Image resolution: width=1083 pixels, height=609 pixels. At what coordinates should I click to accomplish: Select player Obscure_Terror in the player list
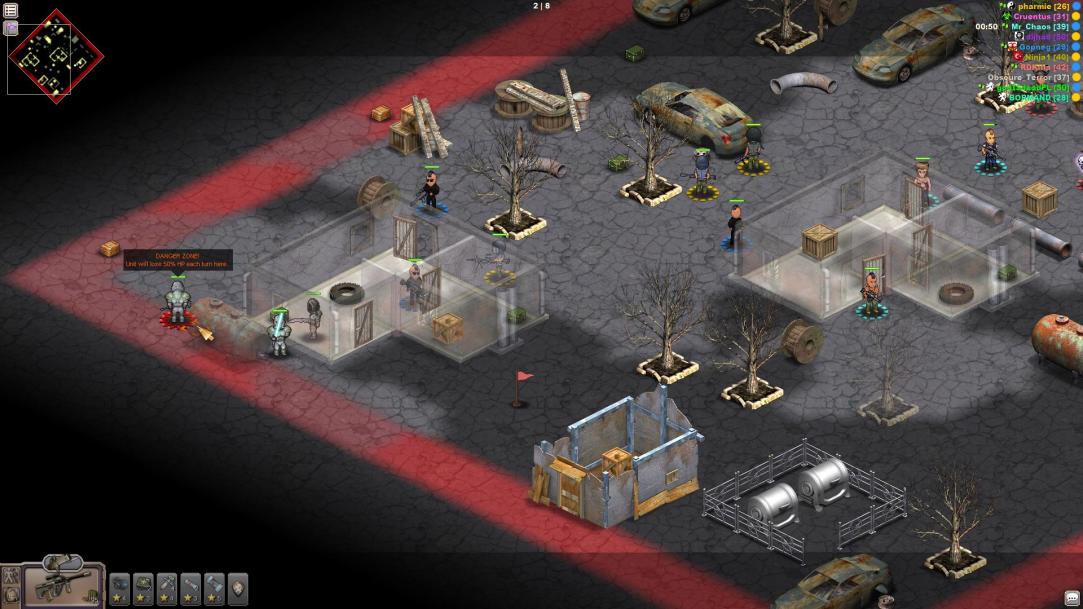pos(1028,77)
